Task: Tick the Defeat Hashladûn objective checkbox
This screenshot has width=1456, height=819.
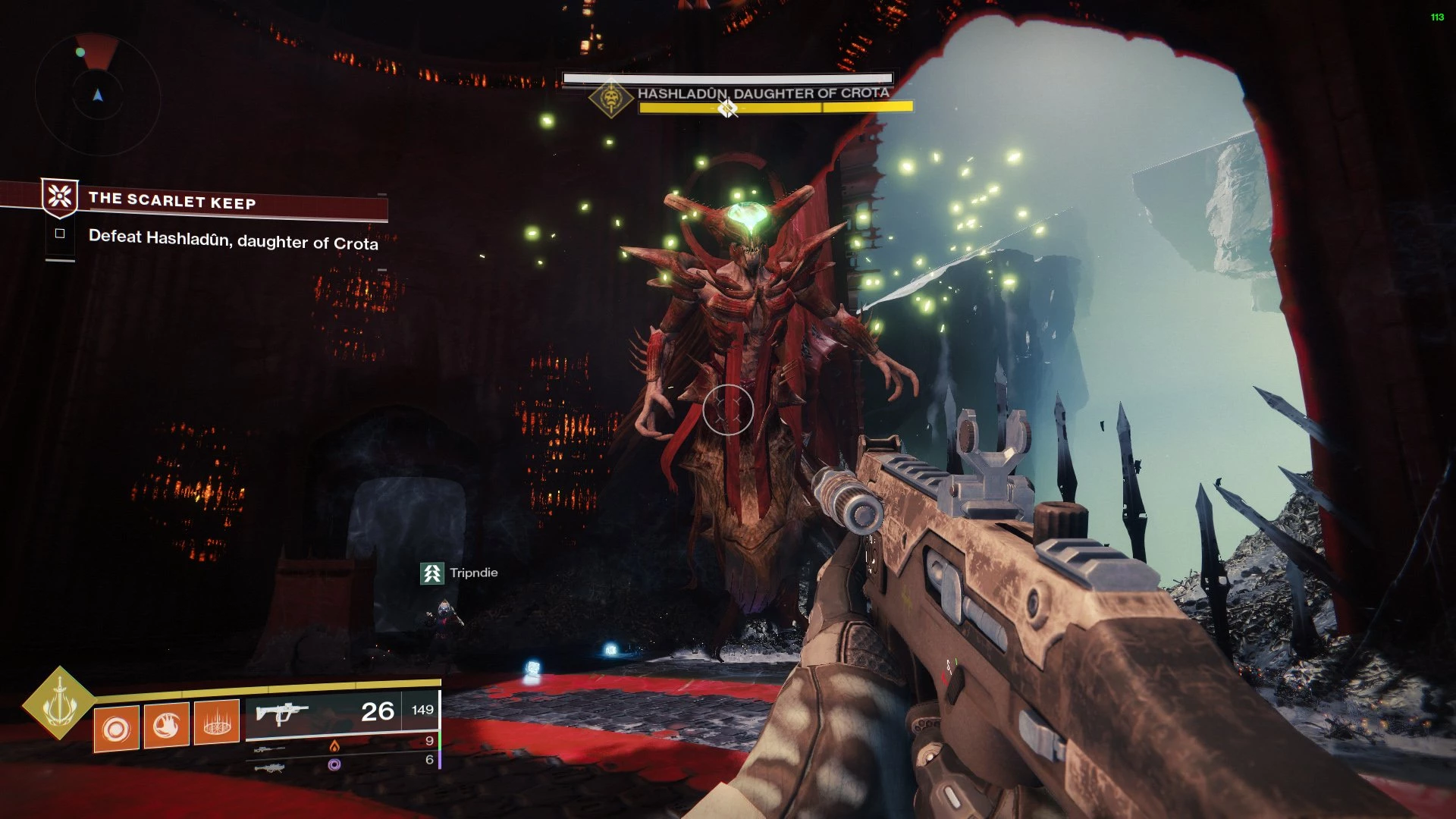Action: [60, 234]
